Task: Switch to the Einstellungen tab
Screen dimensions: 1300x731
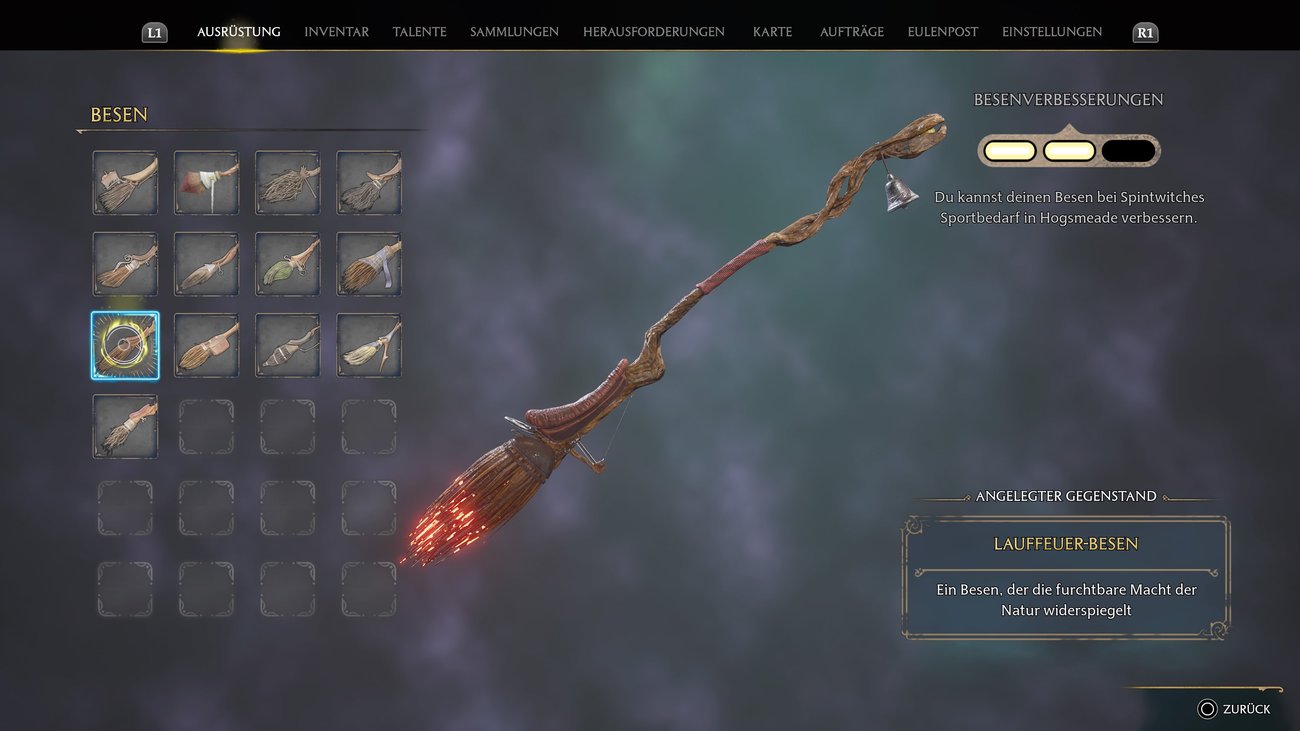Action: pos(1051,32)
